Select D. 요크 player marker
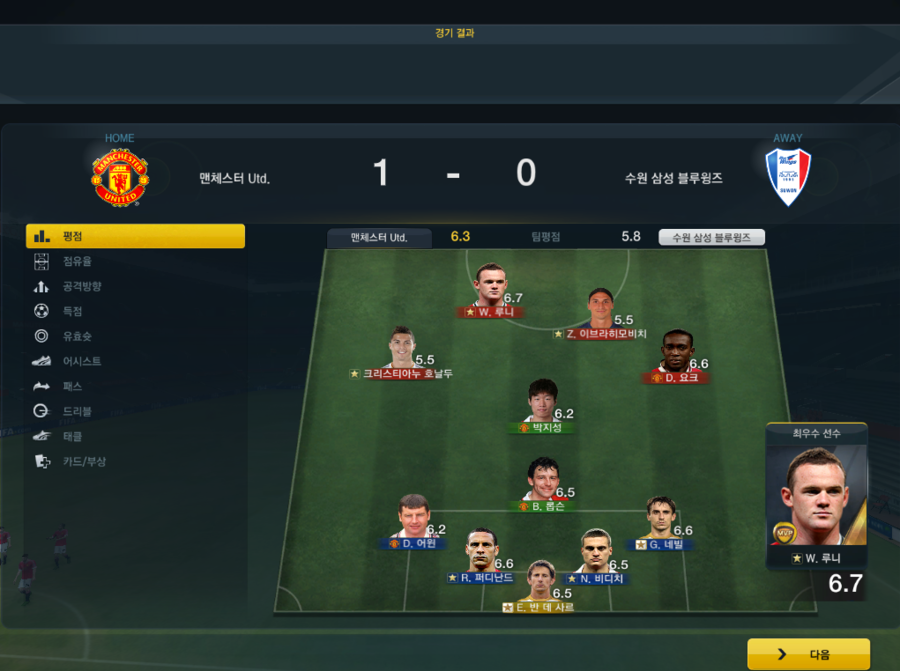The height and width of the screenshot is (671, 900). point(677,357)
